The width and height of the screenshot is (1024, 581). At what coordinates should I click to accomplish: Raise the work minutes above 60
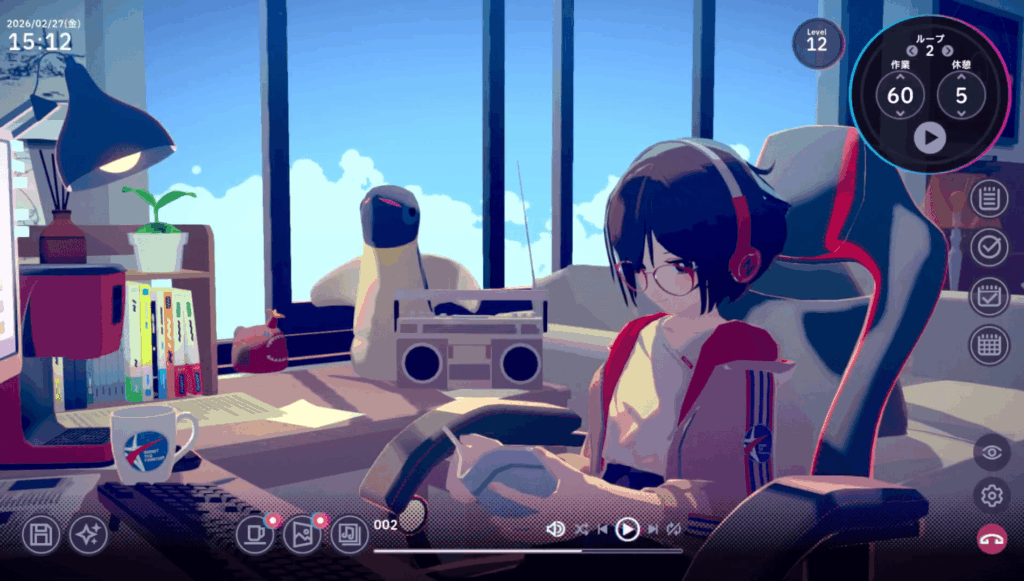click(x=900, y=76)
